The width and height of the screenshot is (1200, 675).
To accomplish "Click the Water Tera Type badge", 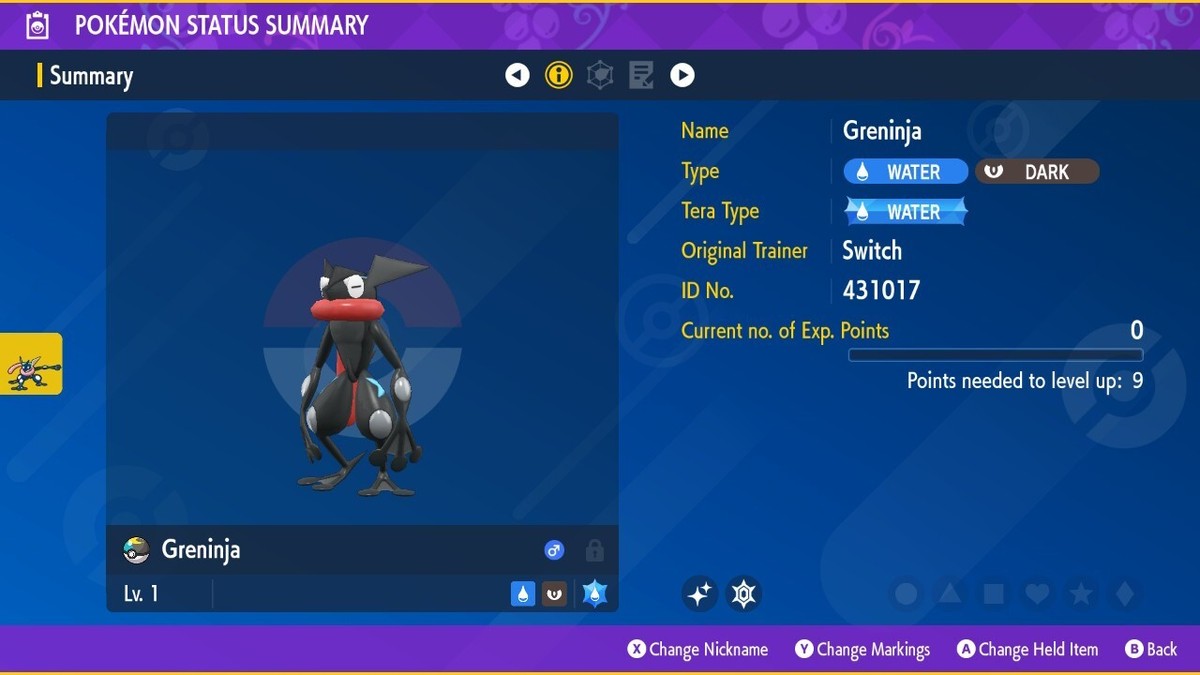I will click(x=906, y=212).
